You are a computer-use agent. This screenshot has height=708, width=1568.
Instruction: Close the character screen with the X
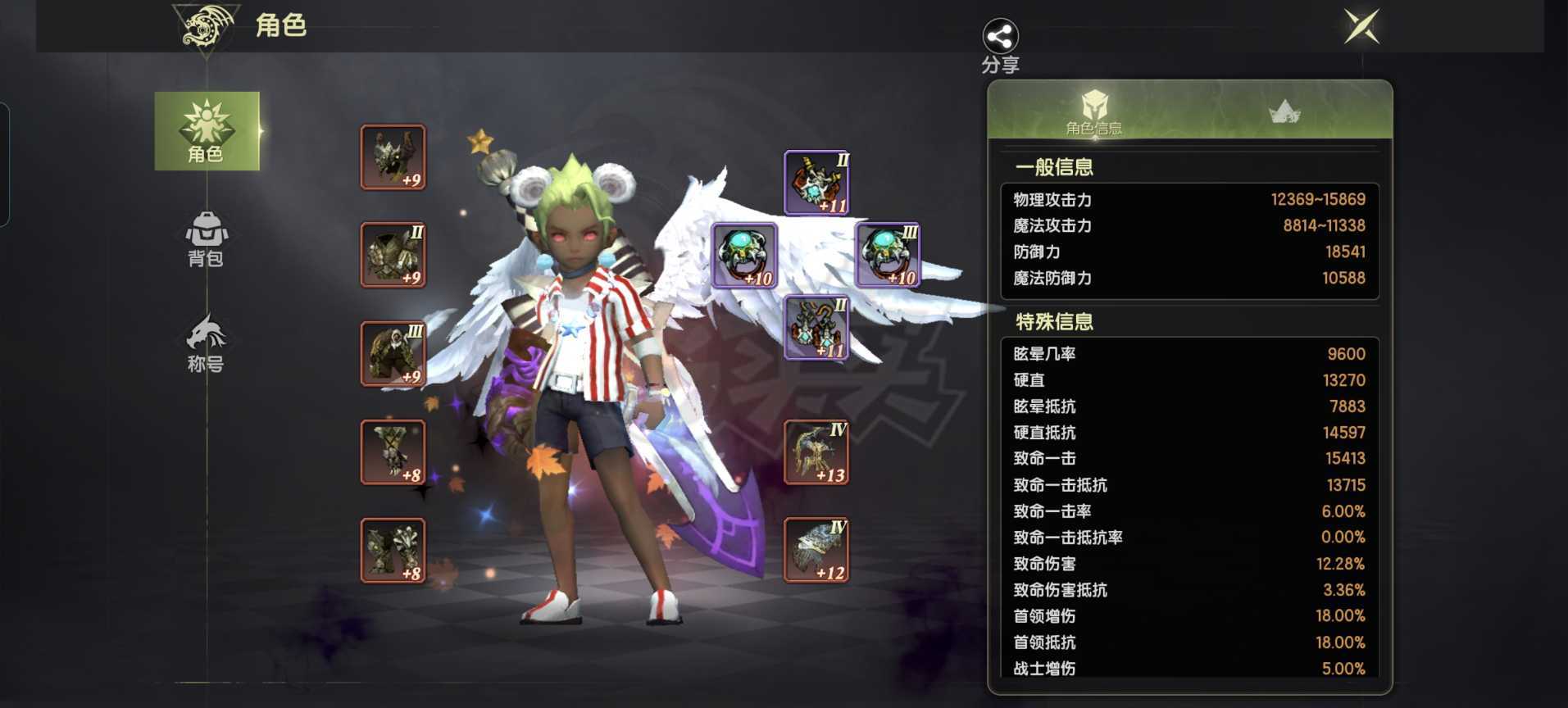point(1361,27)
